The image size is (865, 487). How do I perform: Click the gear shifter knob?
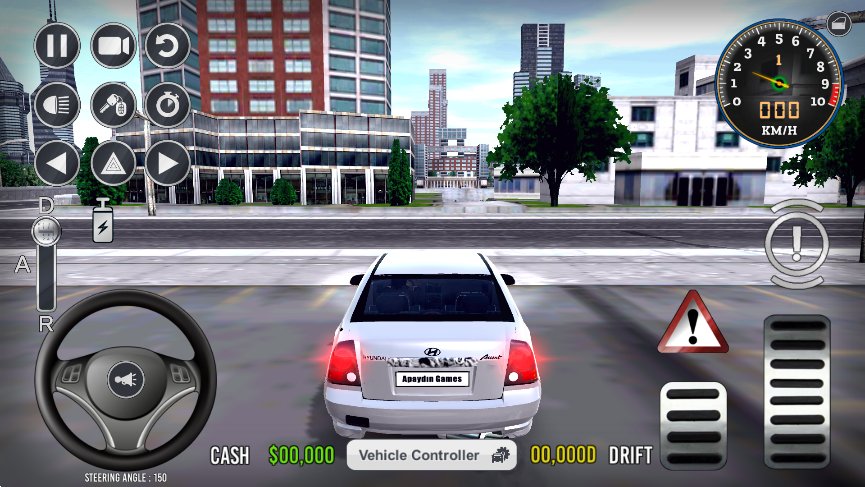pyautogui.click(x=46, y=233)
